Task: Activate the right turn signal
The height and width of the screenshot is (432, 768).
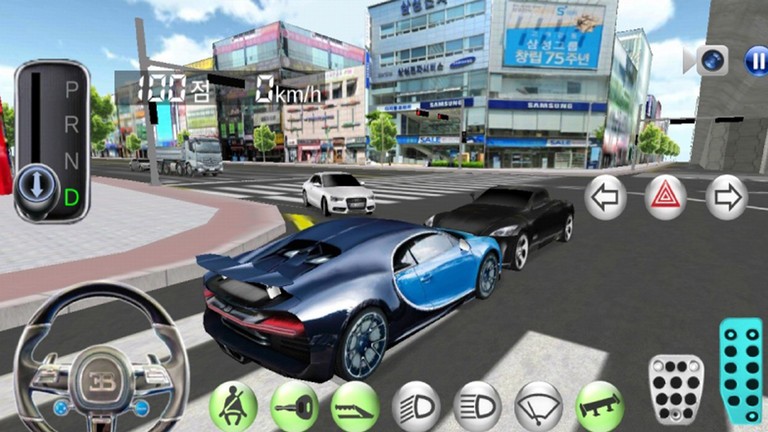Action: click(727, 196)
